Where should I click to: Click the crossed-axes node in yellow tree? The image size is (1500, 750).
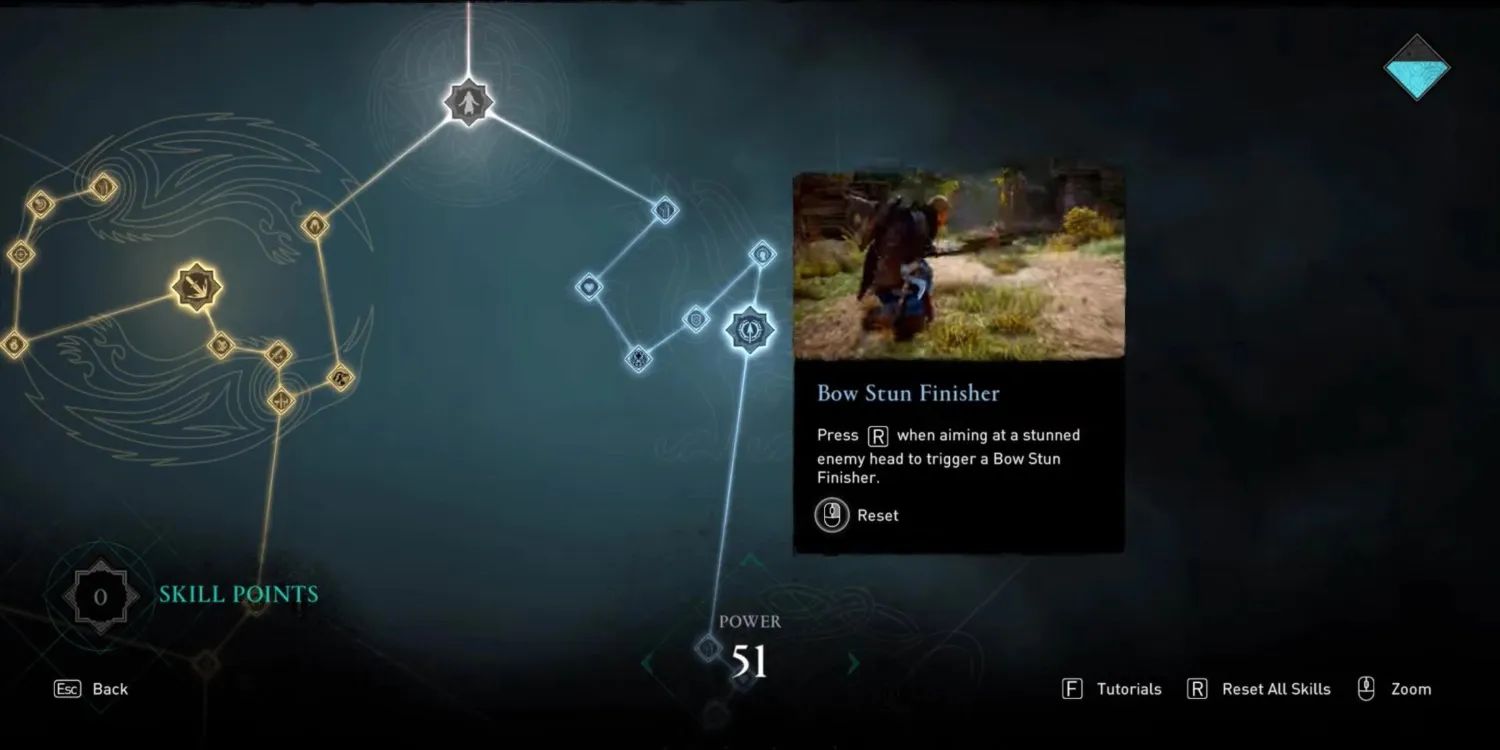280,400
